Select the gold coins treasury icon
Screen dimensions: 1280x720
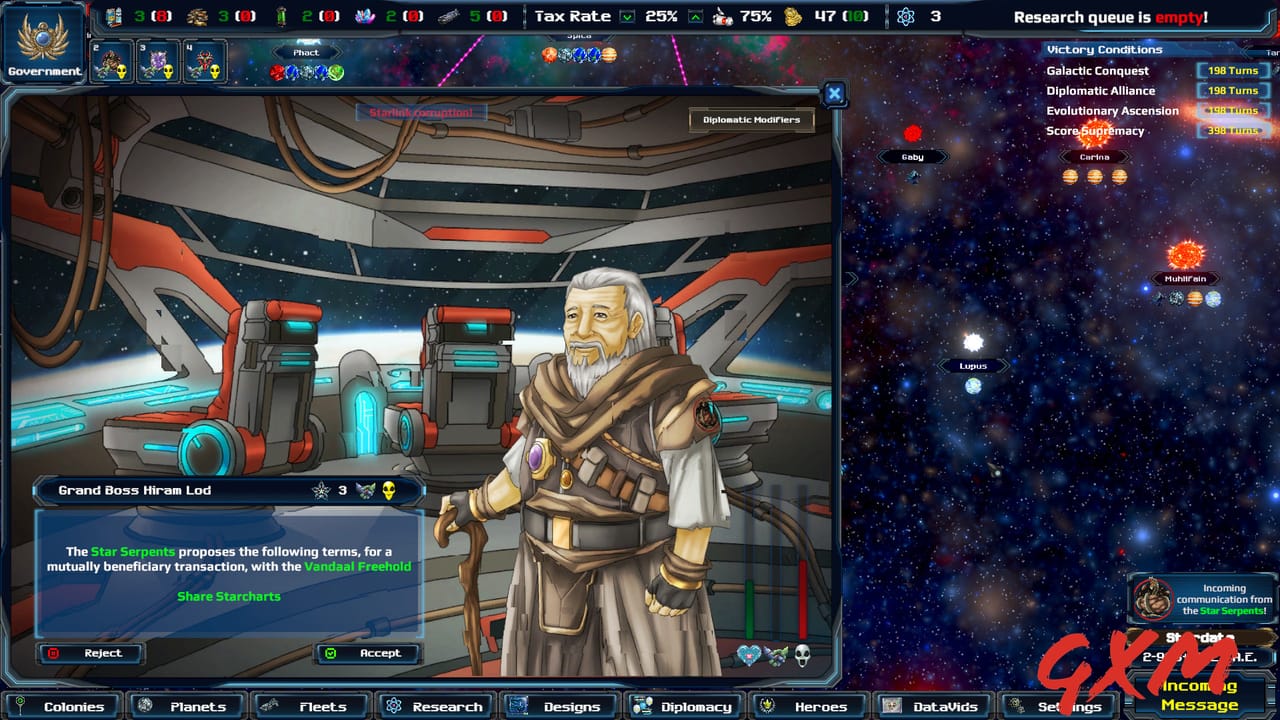click(793, 17)
